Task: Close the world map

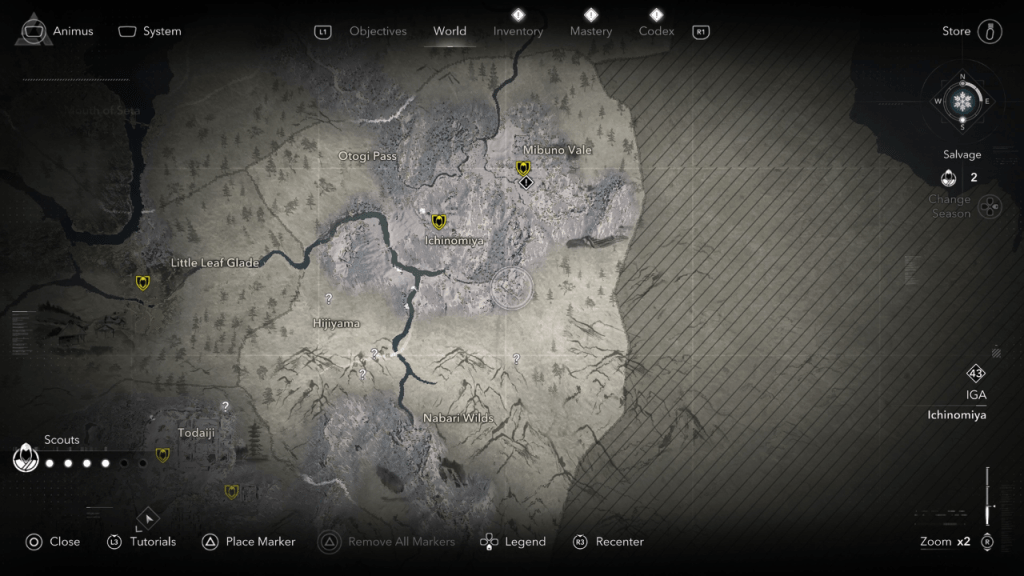Action: coord(53,542)
